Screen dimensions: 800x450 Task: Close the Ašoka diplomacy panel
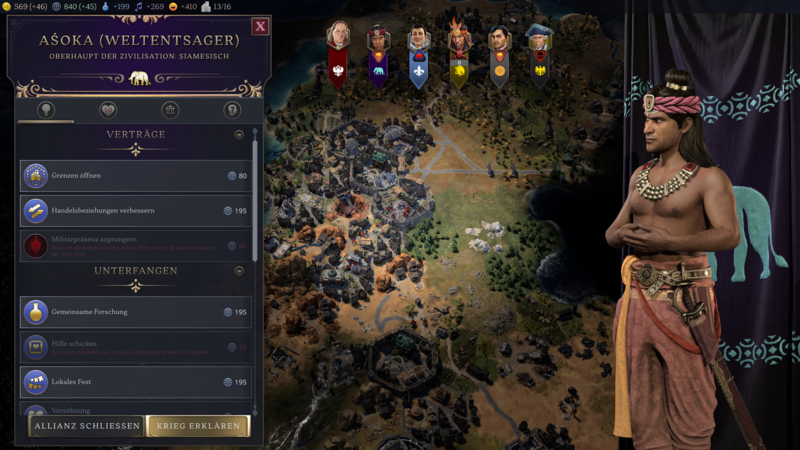(260, 26)
